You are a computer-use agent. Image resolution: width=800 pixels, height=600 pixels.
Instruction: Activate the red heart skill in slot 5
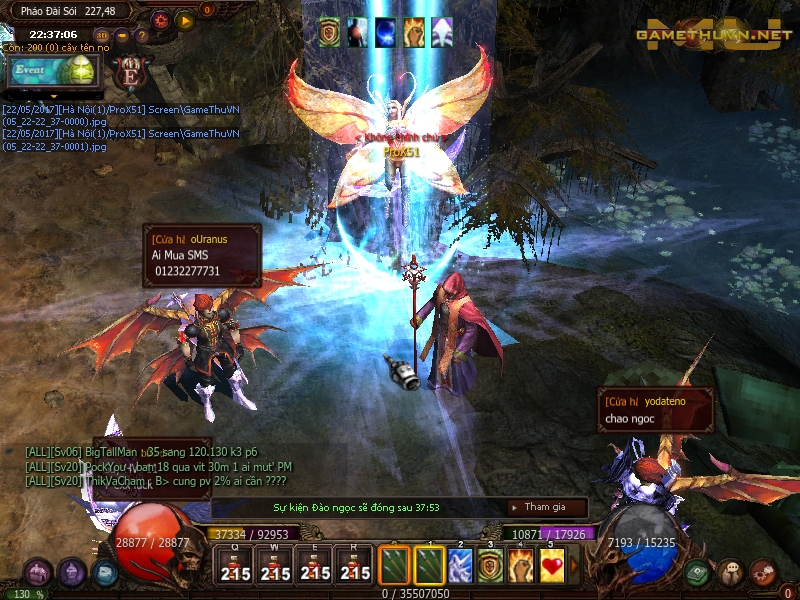tap(551, 566)
